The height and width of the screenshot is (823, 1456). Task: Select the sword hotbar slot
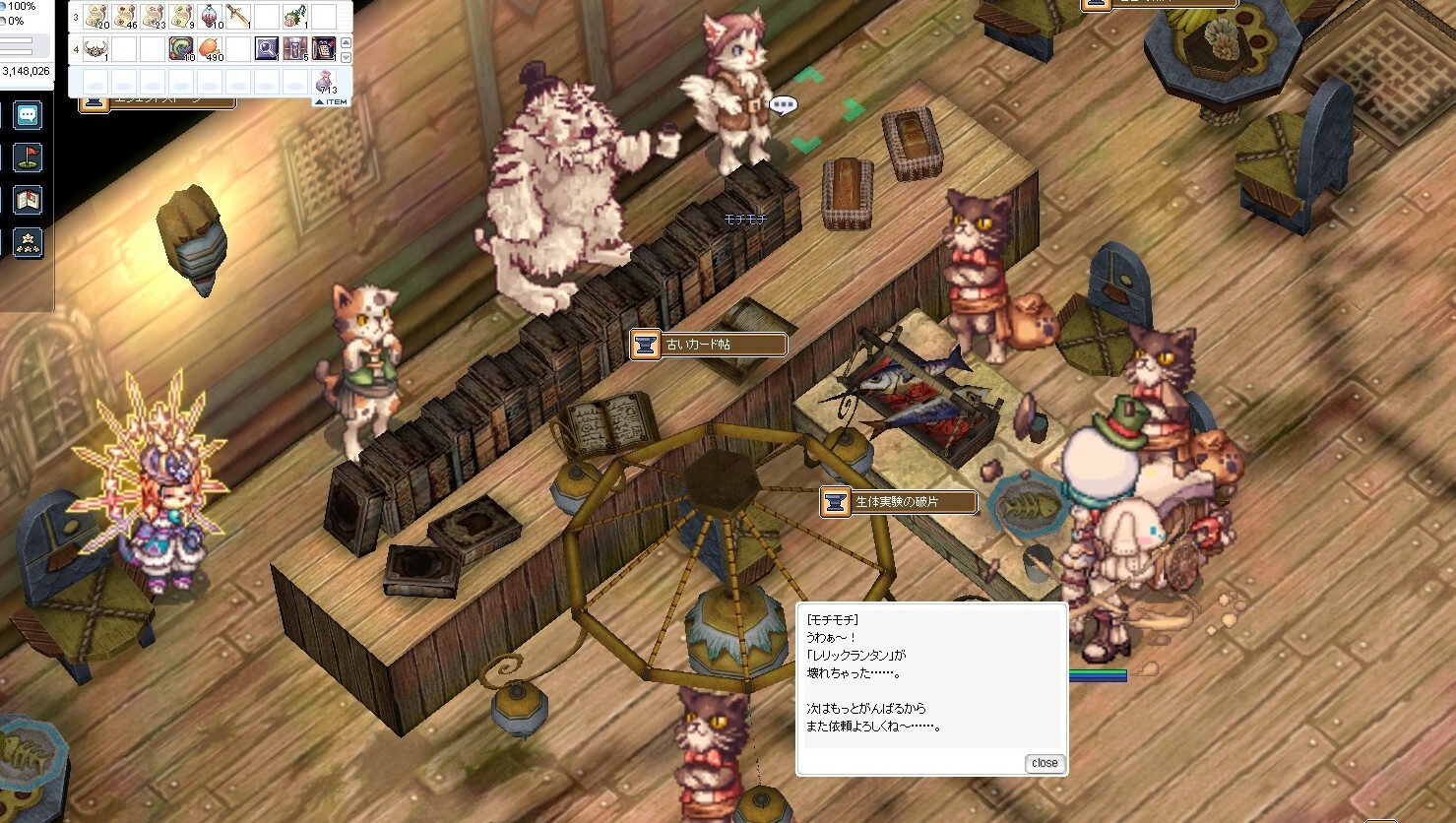click(x=238, y=16)
